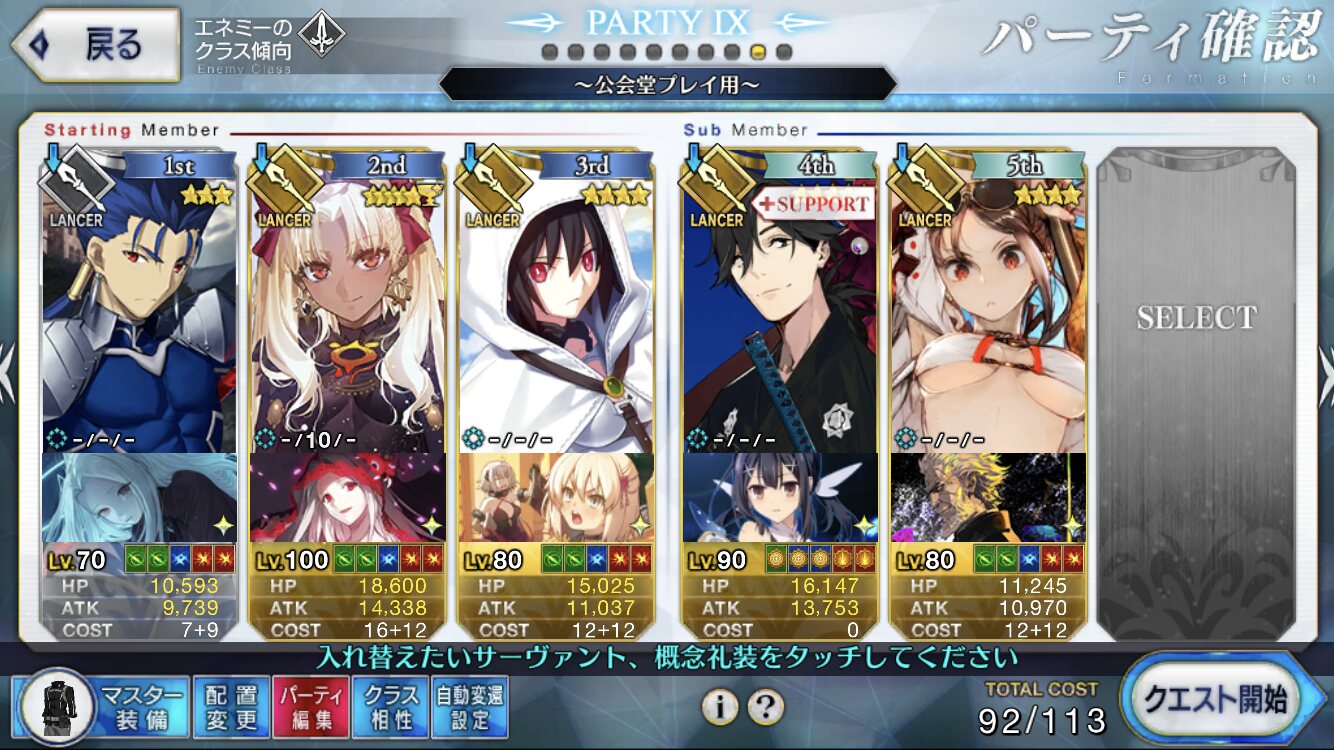The image size is (1334, 750).
Task: Tap the empty SELECT party slot
Action: click(x=1196, y=390)
